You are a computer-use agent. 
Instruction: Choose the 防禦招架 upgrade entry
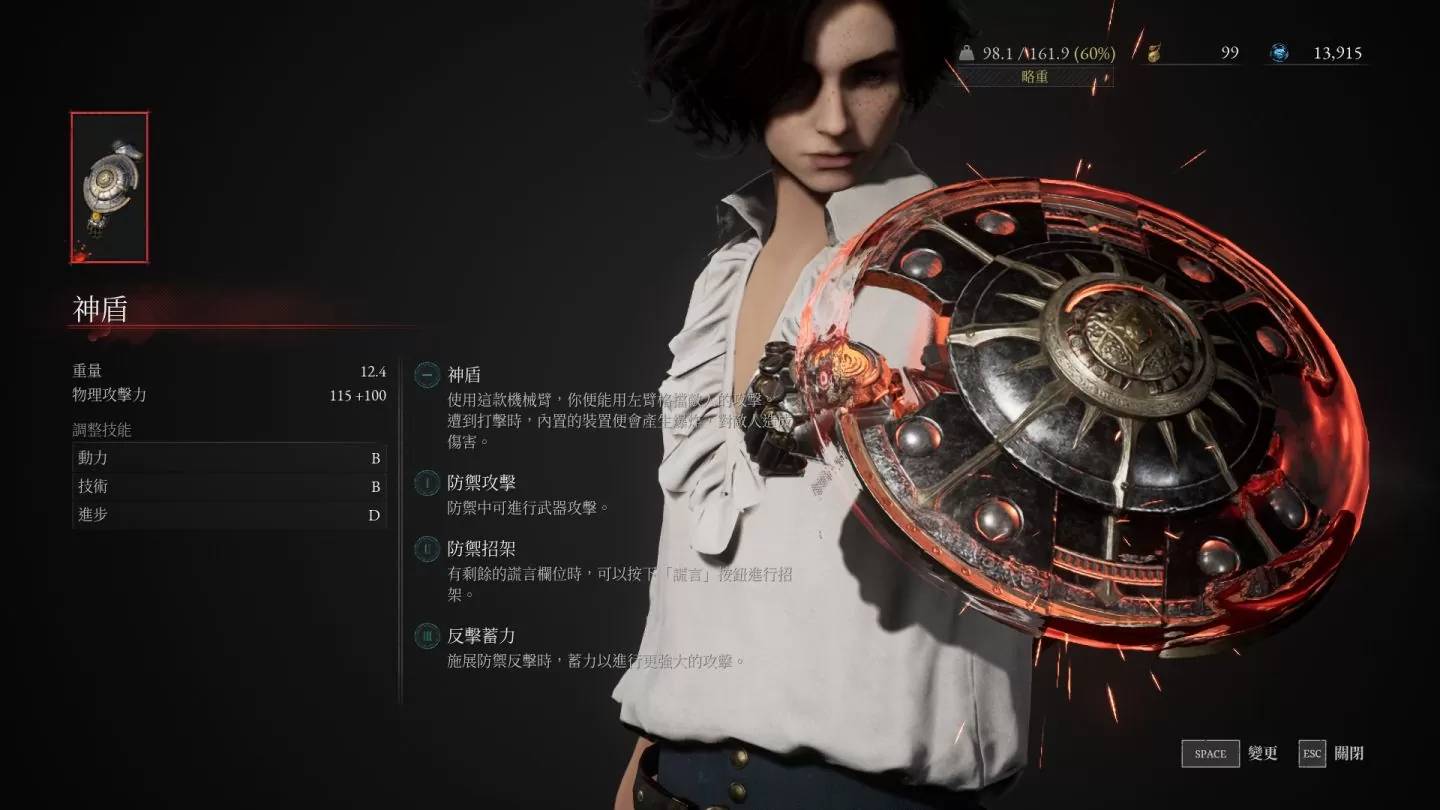click(481, 548)
